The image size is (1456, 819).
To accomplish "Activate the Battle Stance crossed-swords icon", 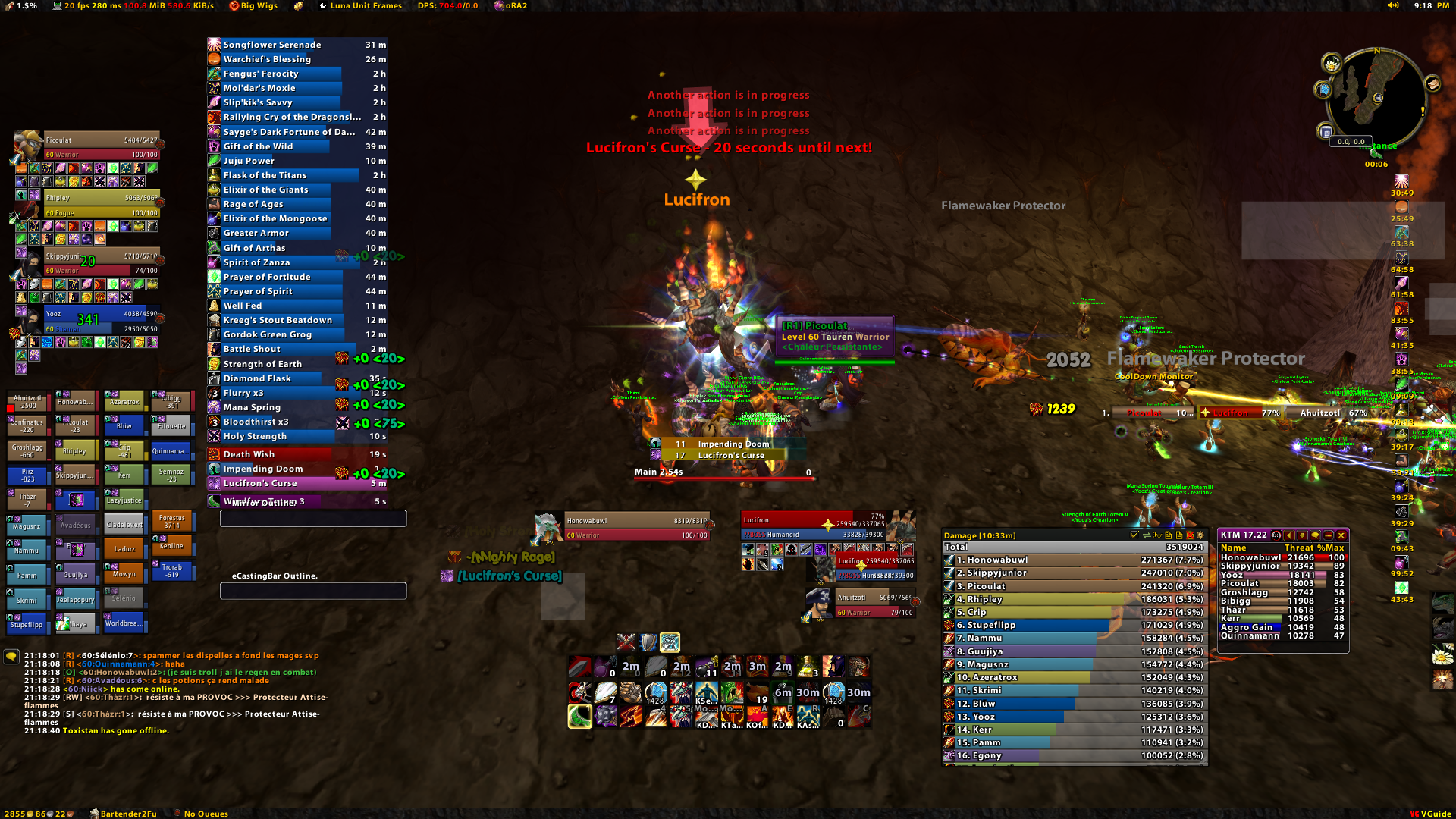I will coord(626,642).
